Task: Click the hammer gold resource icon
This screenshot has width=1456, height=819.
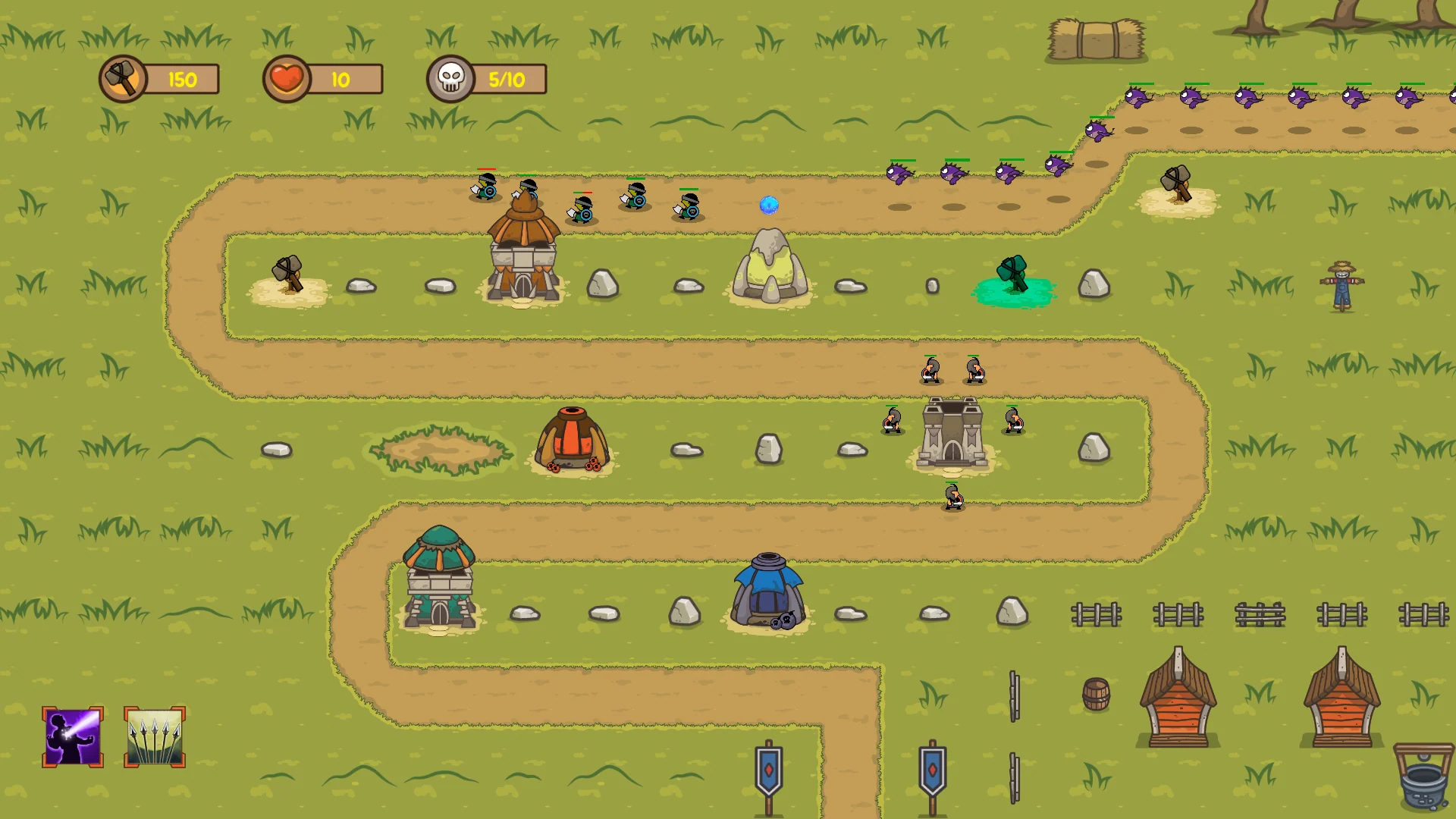Action: pos(121,77)
